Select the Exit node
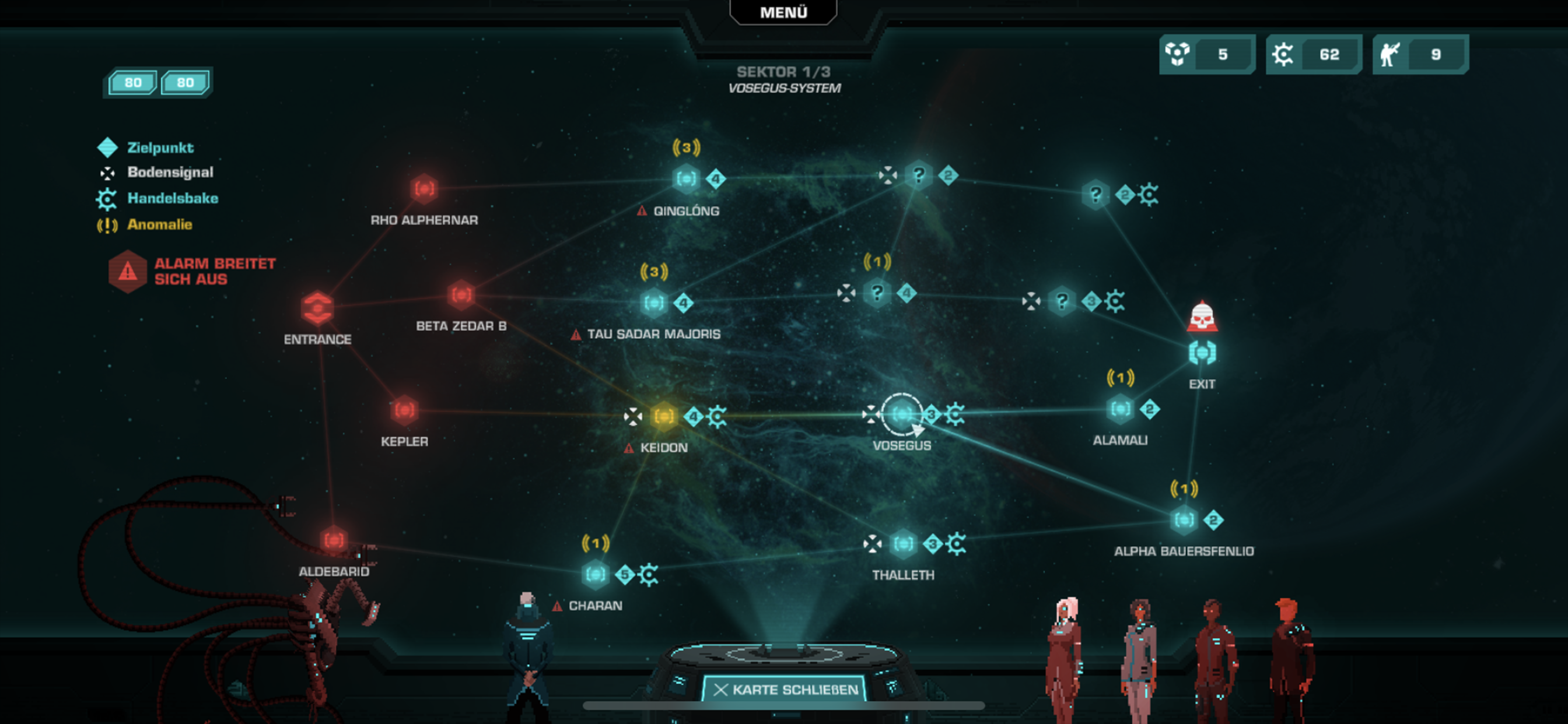1568x724 pixels. pyautogui.click(x=1202, y=353)
